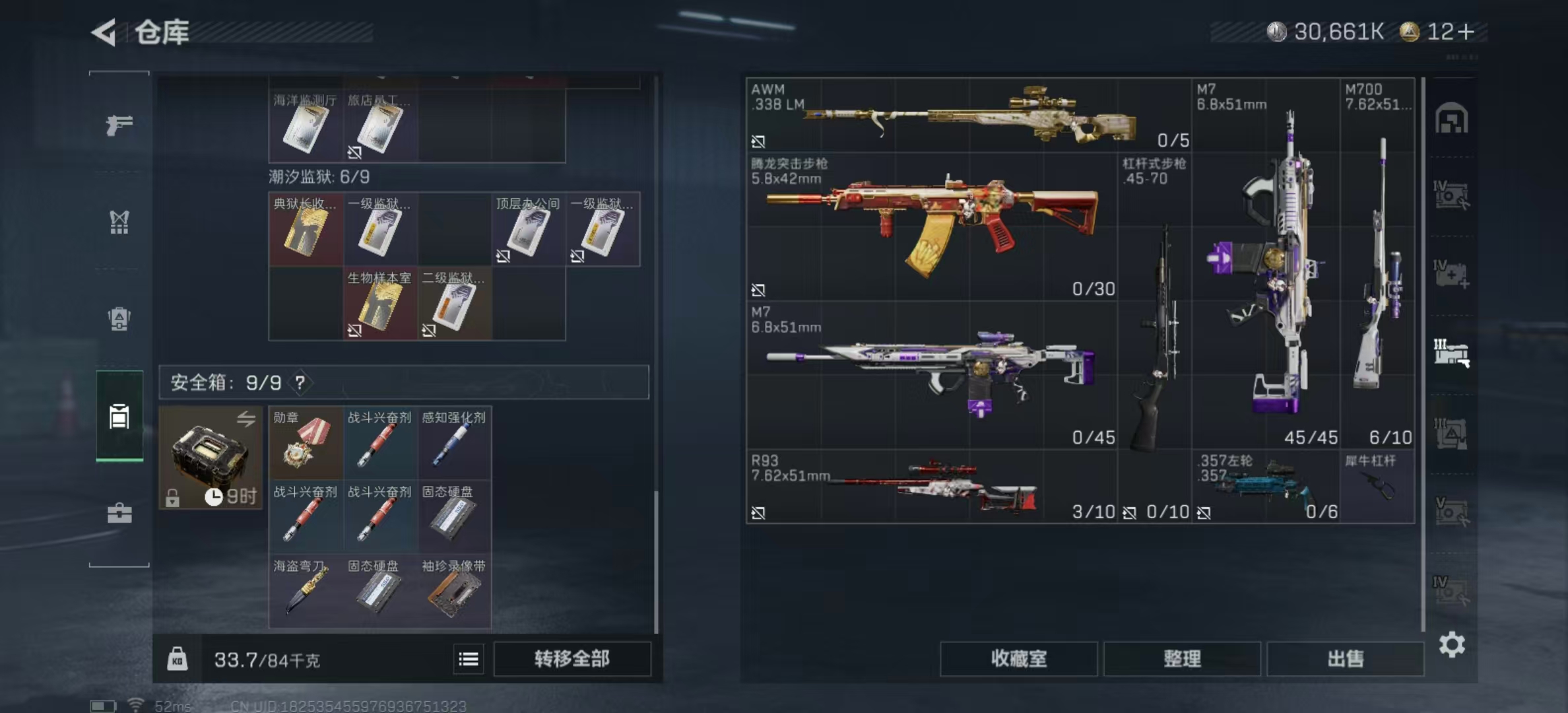
Task: Click the 出售 sell button
Action: (x=1346, y=659)
